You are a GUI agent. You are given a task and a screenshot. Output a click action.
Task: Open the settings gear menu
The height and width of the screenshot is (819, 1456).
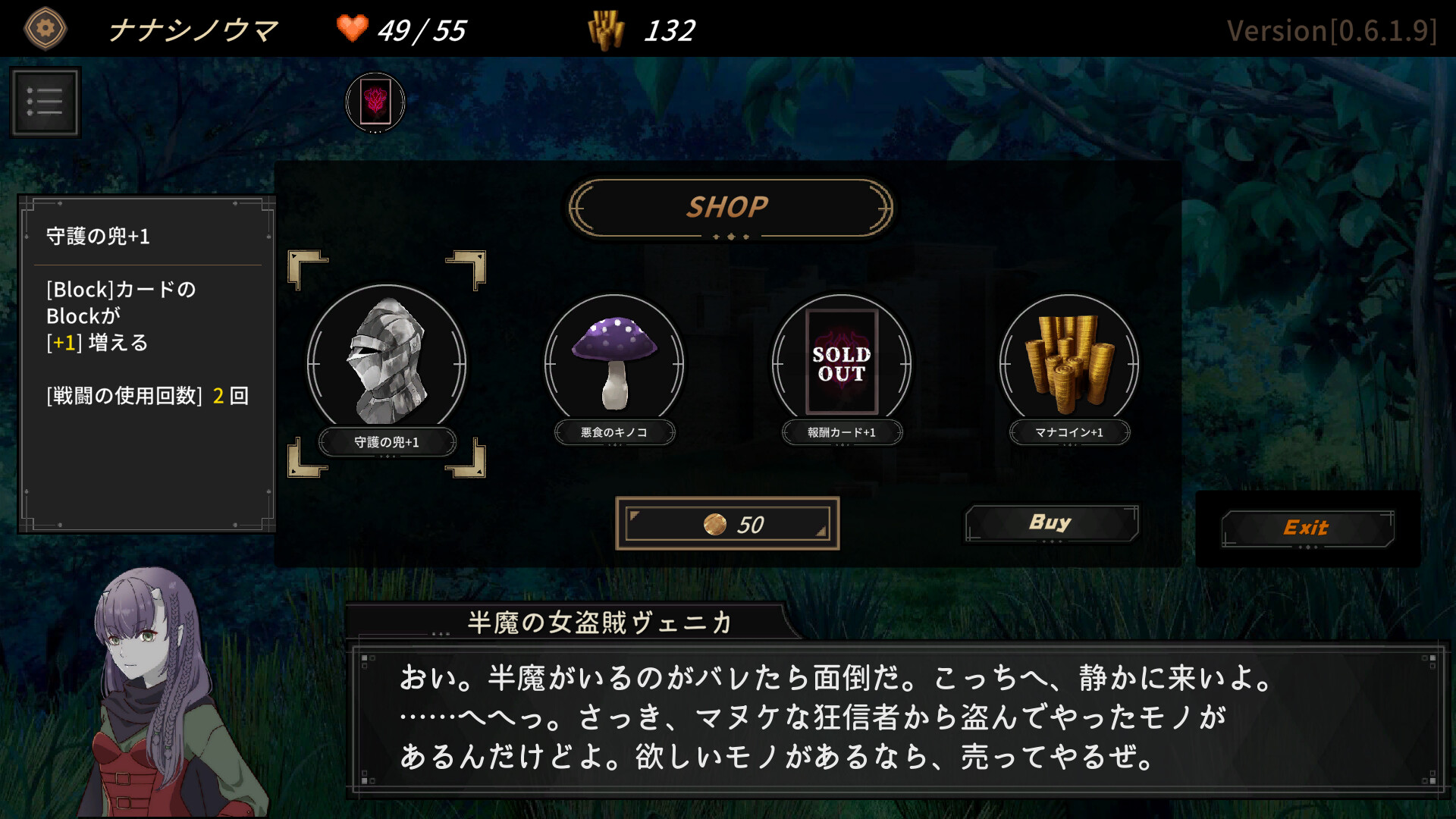[44, 28]
